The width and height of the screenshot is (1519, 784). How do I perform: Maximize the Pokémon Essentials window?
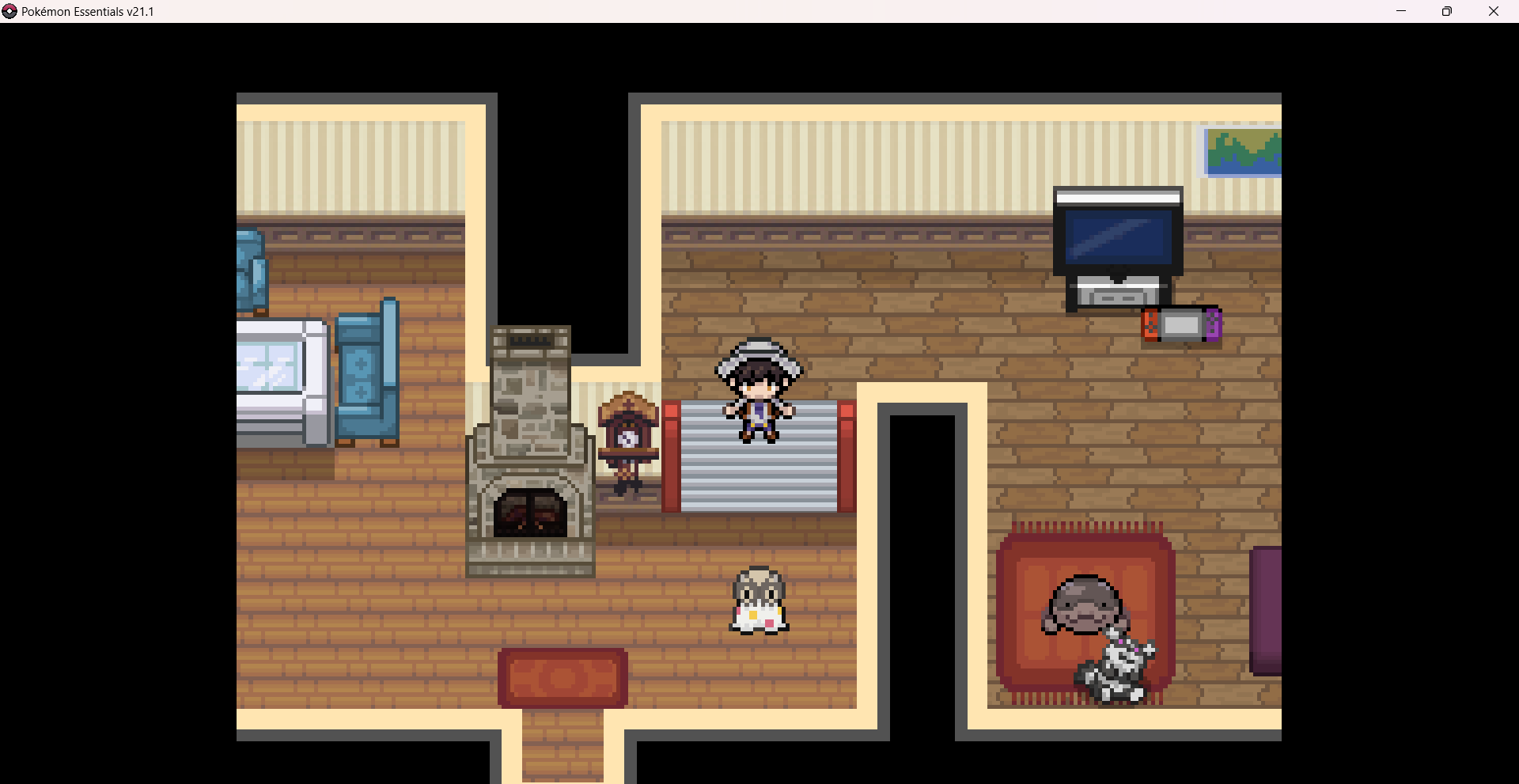[x=1448, y=11]
